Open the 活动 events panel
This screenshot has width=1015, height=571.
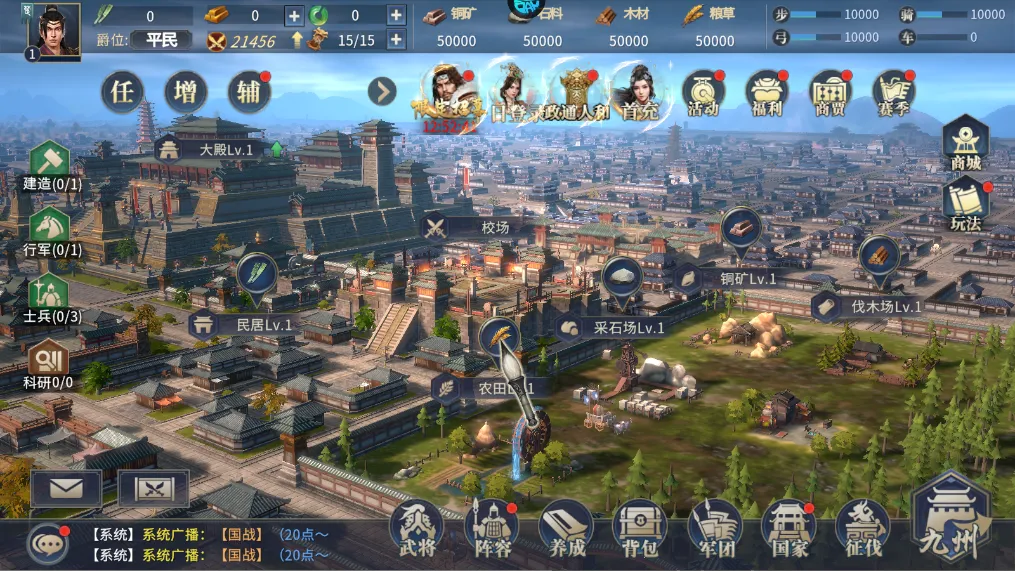tap(704, 93)
